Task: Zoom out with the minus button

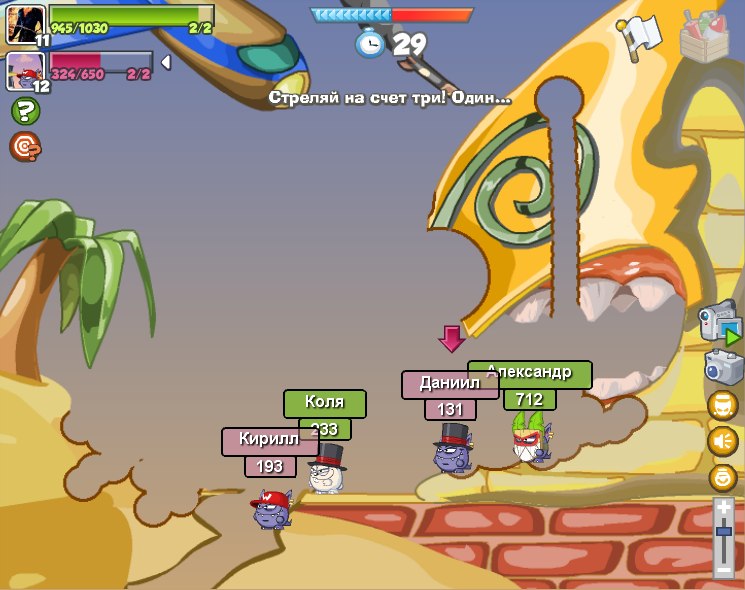Action: pos(724,570)
